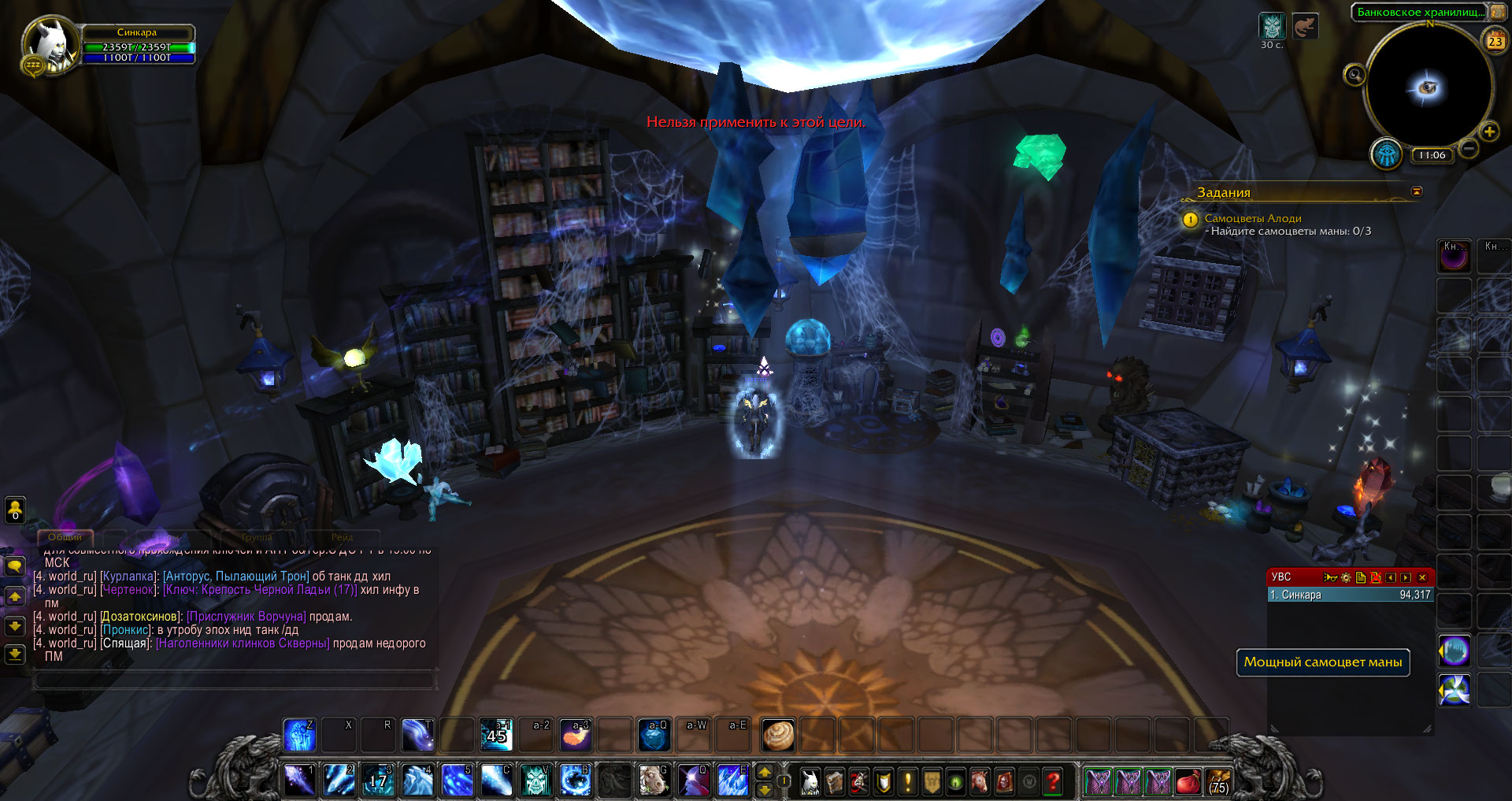
Task: Open the red pouch bag slot
Action: coord(1188,781)
